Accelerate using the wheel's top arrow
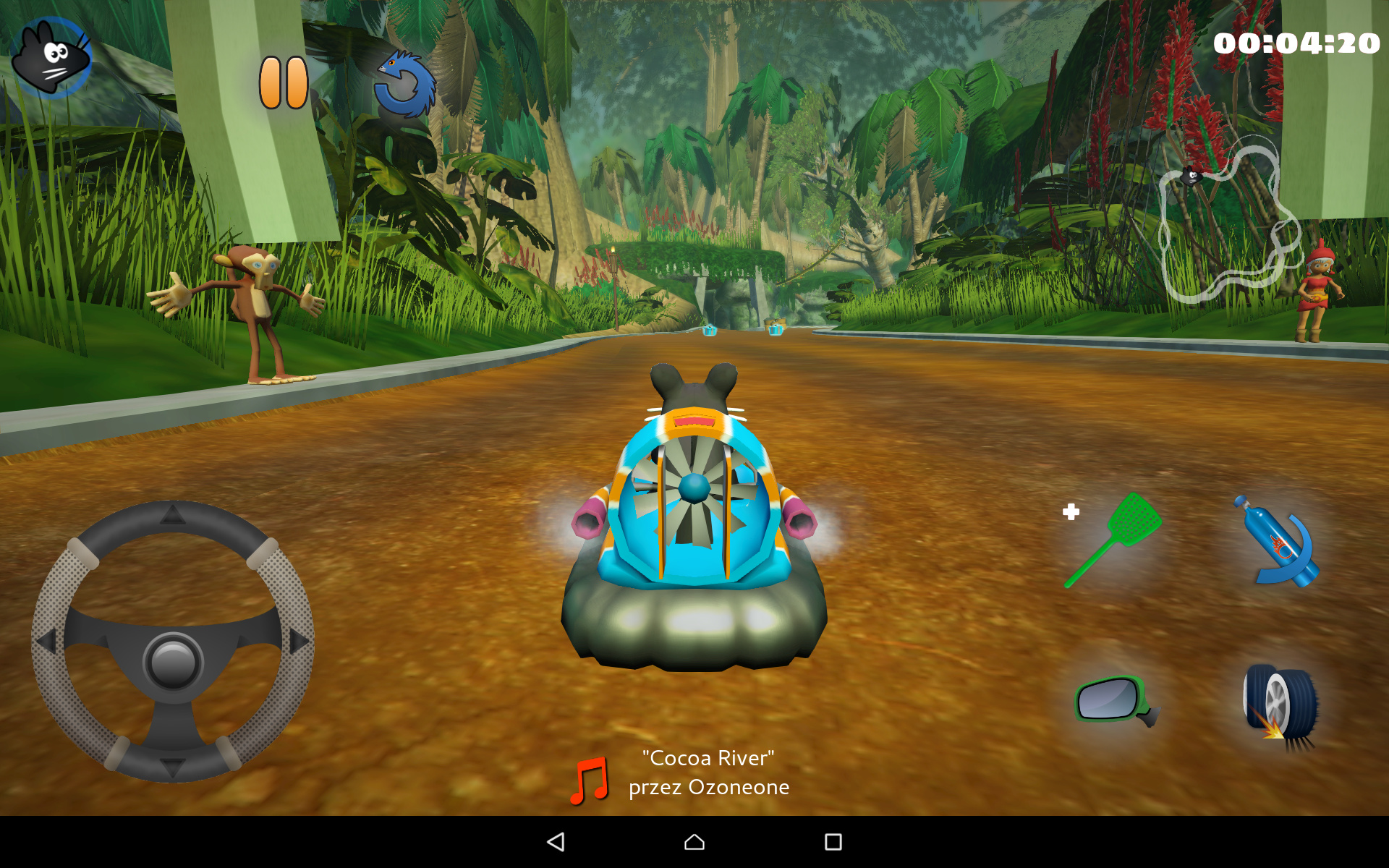 pos(173,514)
